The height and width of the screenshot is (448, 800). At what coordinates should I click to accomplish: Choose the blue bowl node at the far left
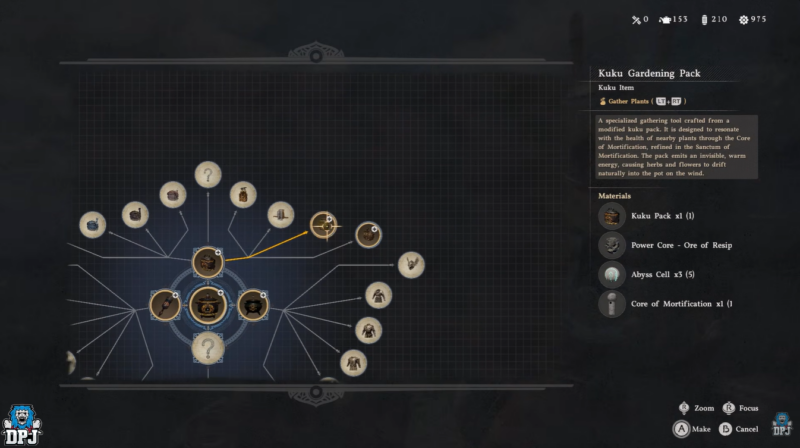(x=93, y=225)
